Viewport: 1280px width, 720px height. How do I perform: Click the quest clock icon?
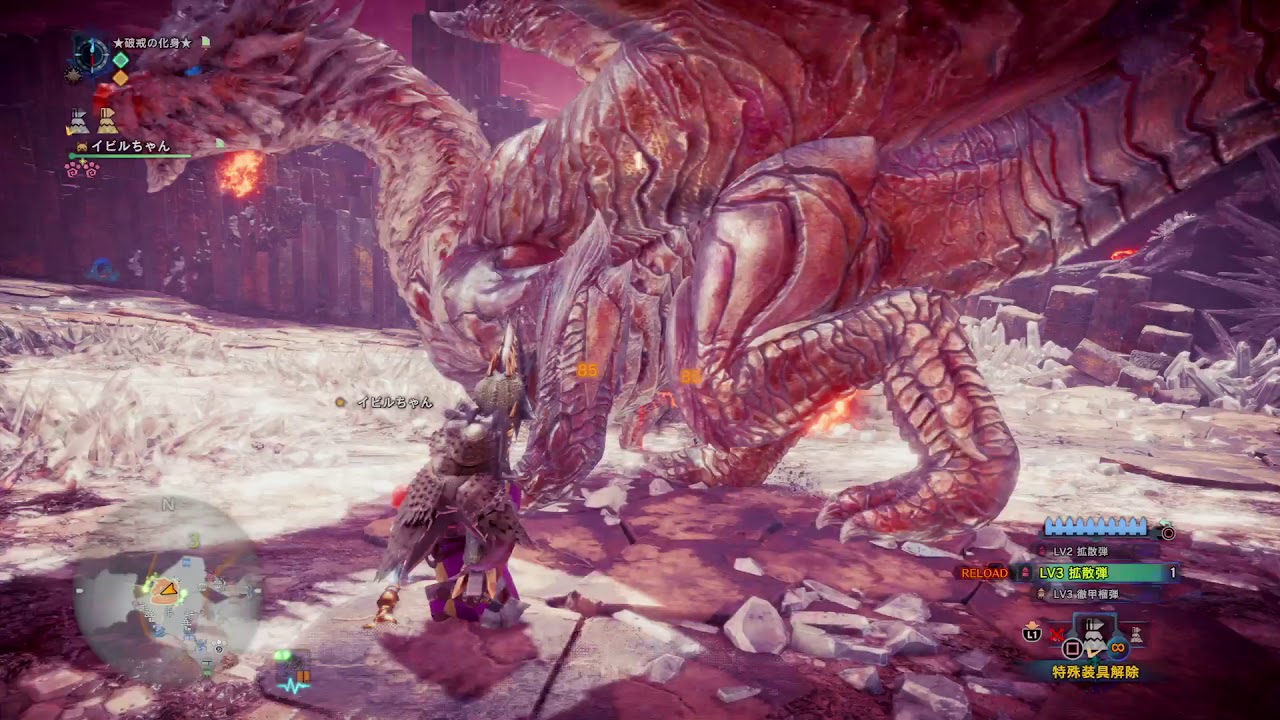coord(91,50)
